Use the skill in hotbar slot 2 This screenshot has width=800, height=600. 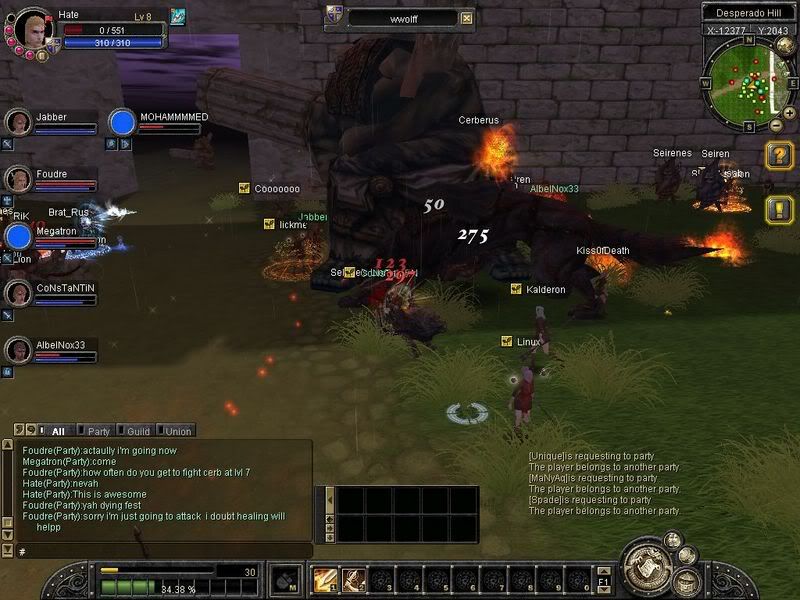point(351,579)
